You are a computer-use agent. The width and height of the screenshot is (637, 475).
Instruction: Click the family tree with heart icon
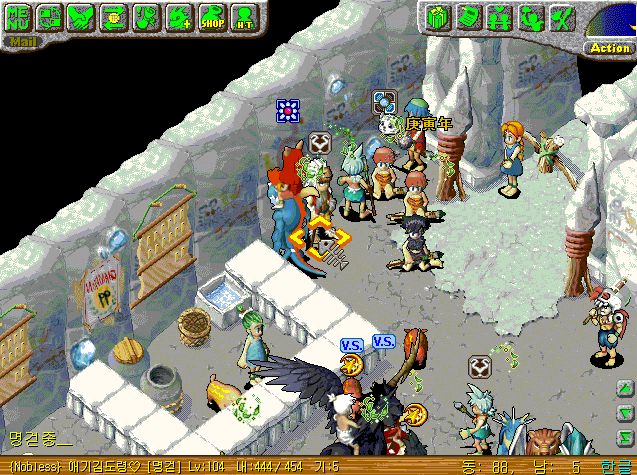coord(498,17)
